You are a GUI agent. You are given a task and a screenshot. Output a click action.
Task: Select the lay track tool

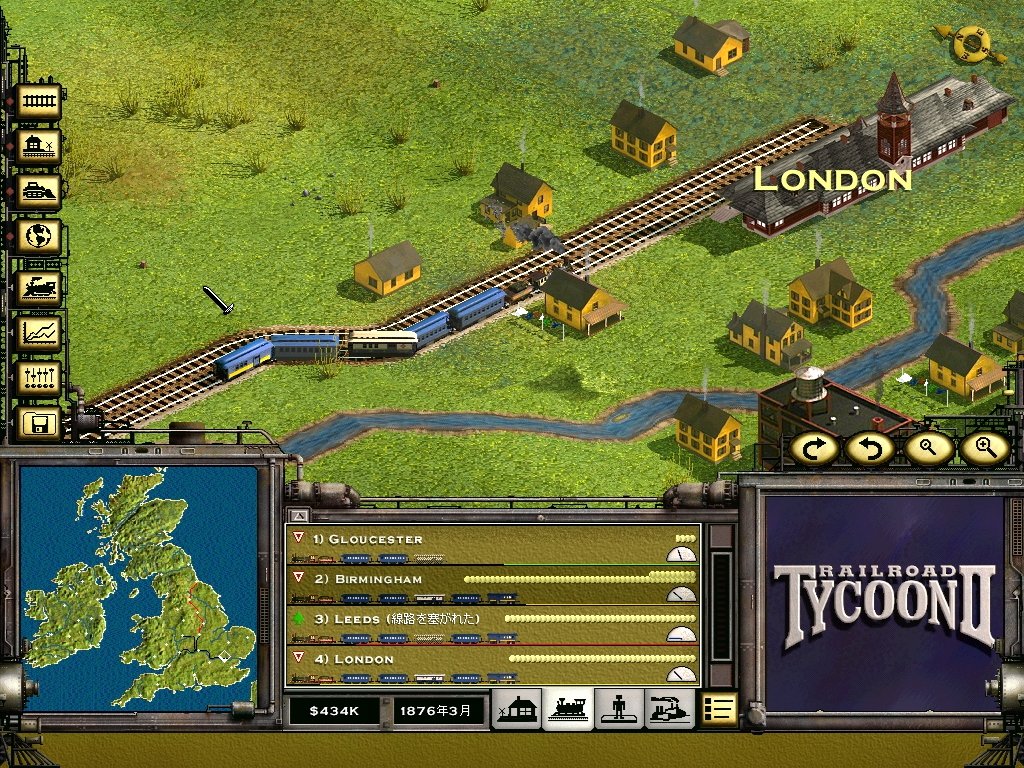tap(38, 101)
